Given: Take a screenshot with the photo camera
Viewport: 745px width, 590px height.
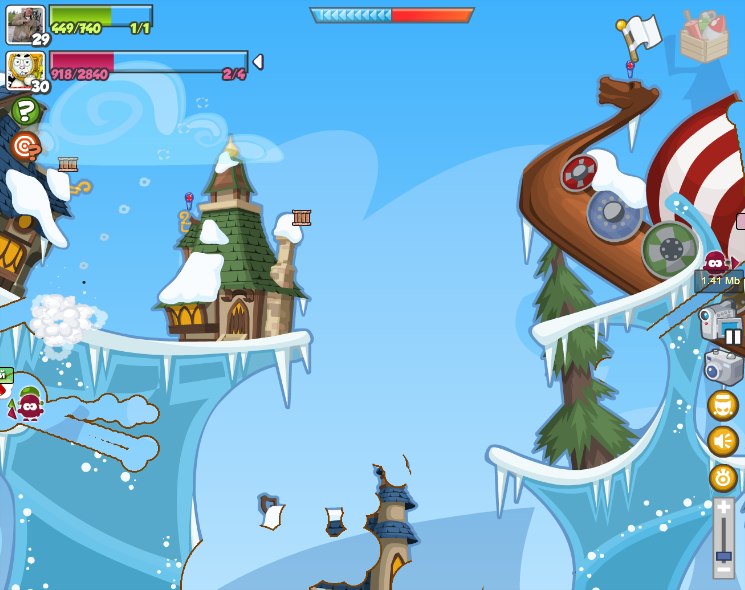Looking at the screenshot, I should [723, 366].
